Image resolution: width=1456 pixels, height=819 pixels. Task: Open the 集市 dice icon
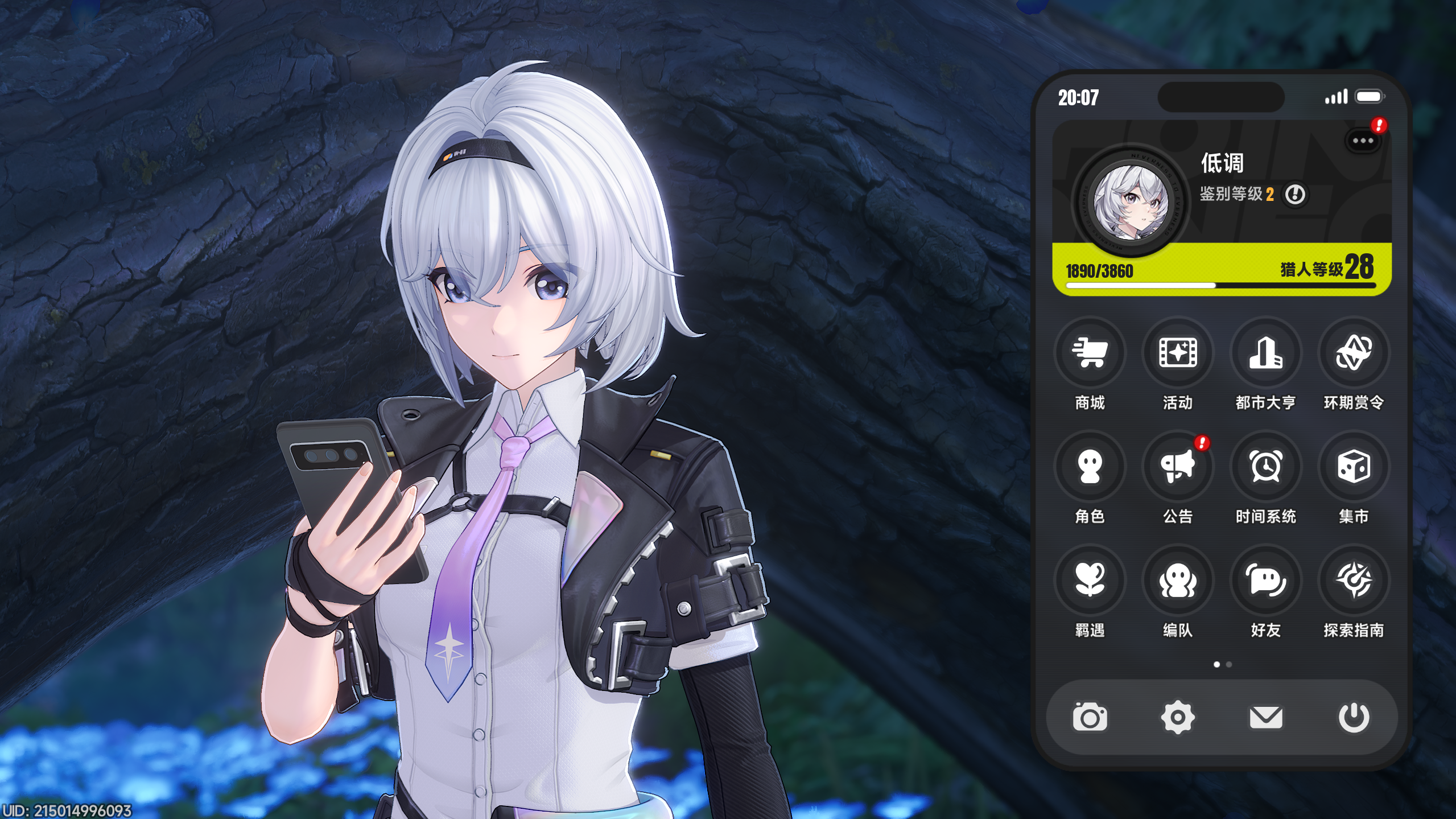click(1354, 467)
